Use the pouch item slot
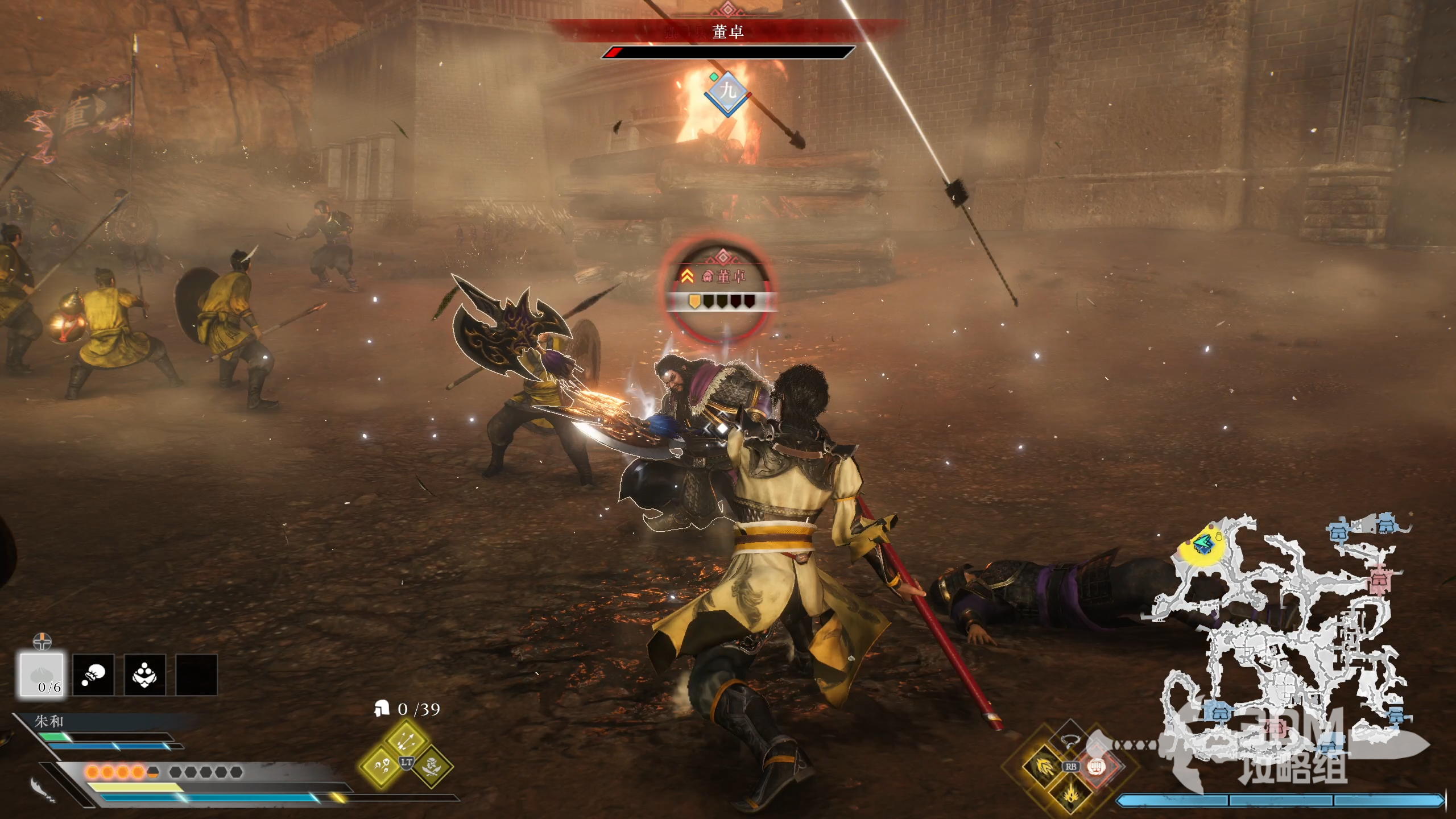Viewport: 1456px width, 819px height. tap(93, 675)
